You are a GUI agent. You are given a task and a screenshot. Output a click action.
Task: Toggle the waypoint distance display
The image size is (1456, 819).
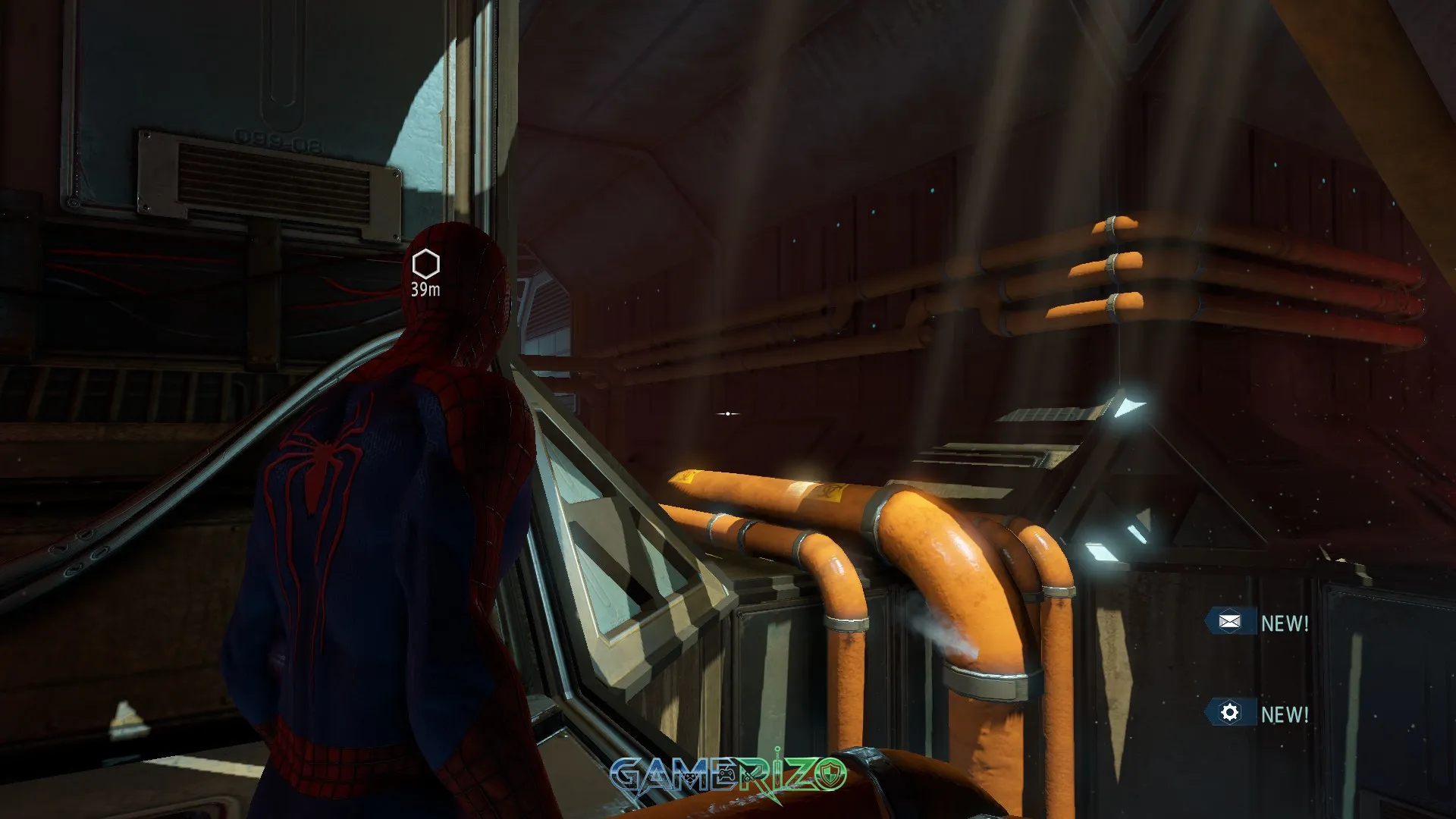425,289
